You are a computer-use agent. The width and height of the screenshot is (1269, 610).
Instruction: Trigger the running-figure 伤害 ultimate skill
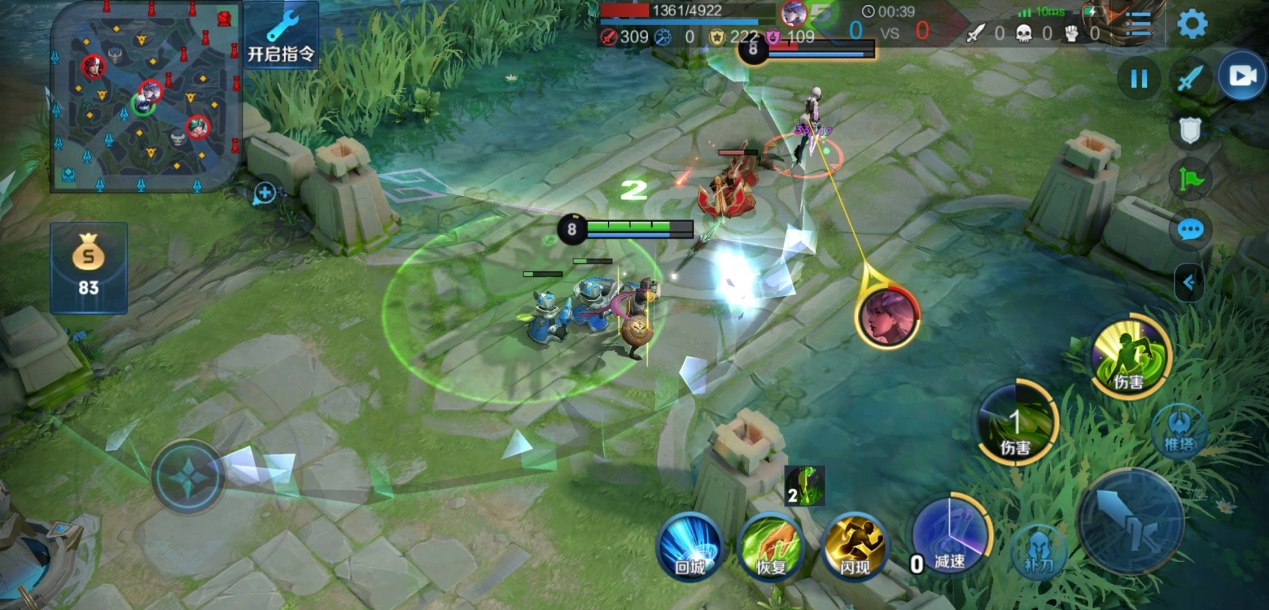1131,357
